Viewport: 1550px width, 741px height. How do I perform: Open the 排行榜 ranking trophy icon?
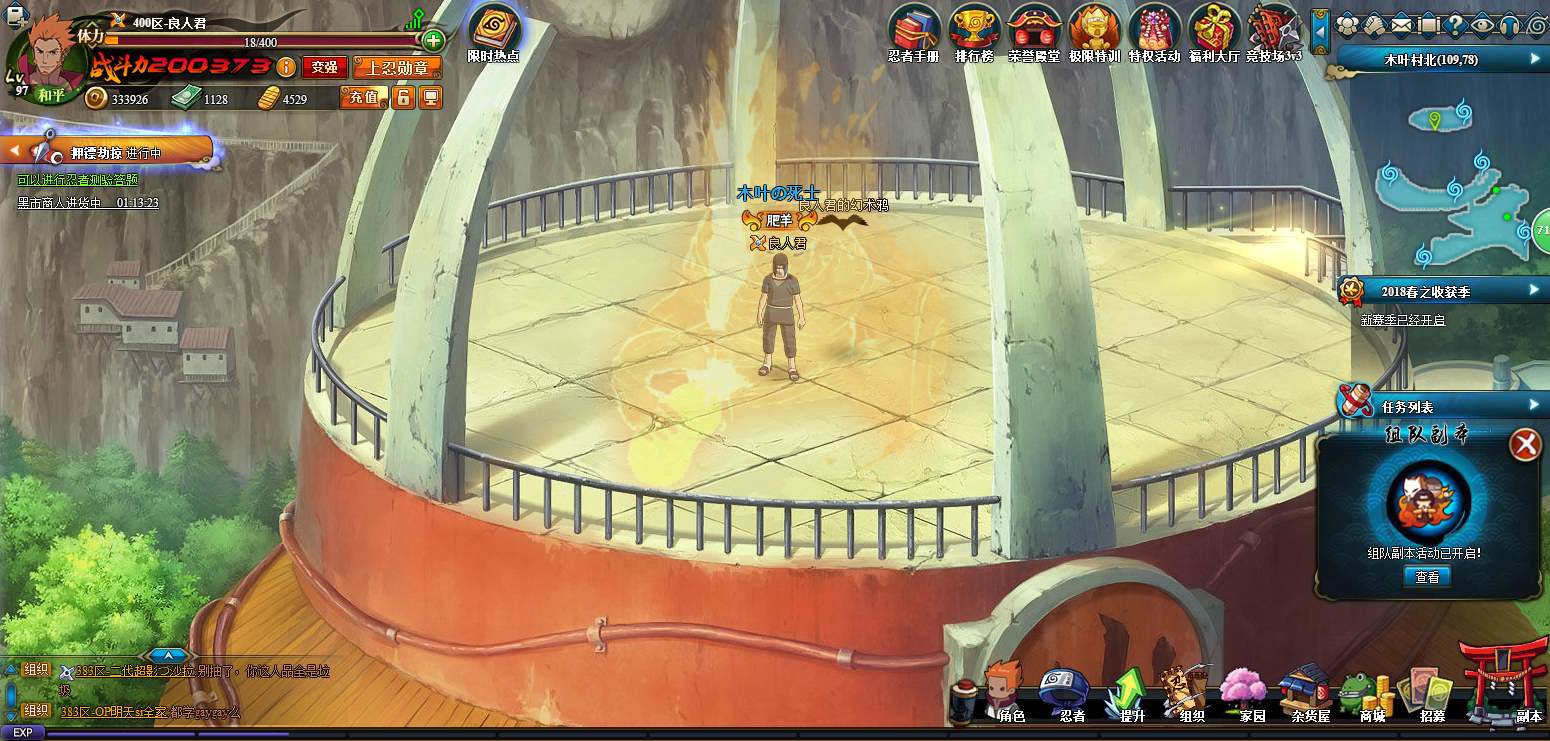click(x=974, y=30)
